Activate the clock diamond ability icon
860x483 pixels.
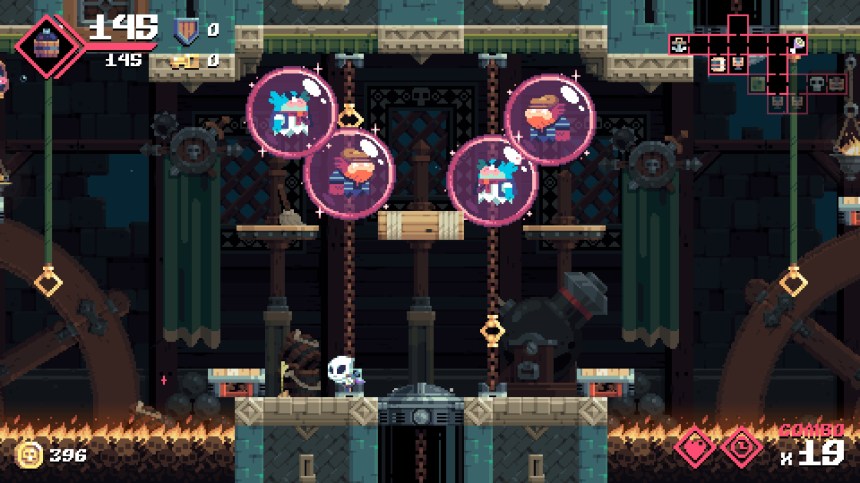point(741,447)
